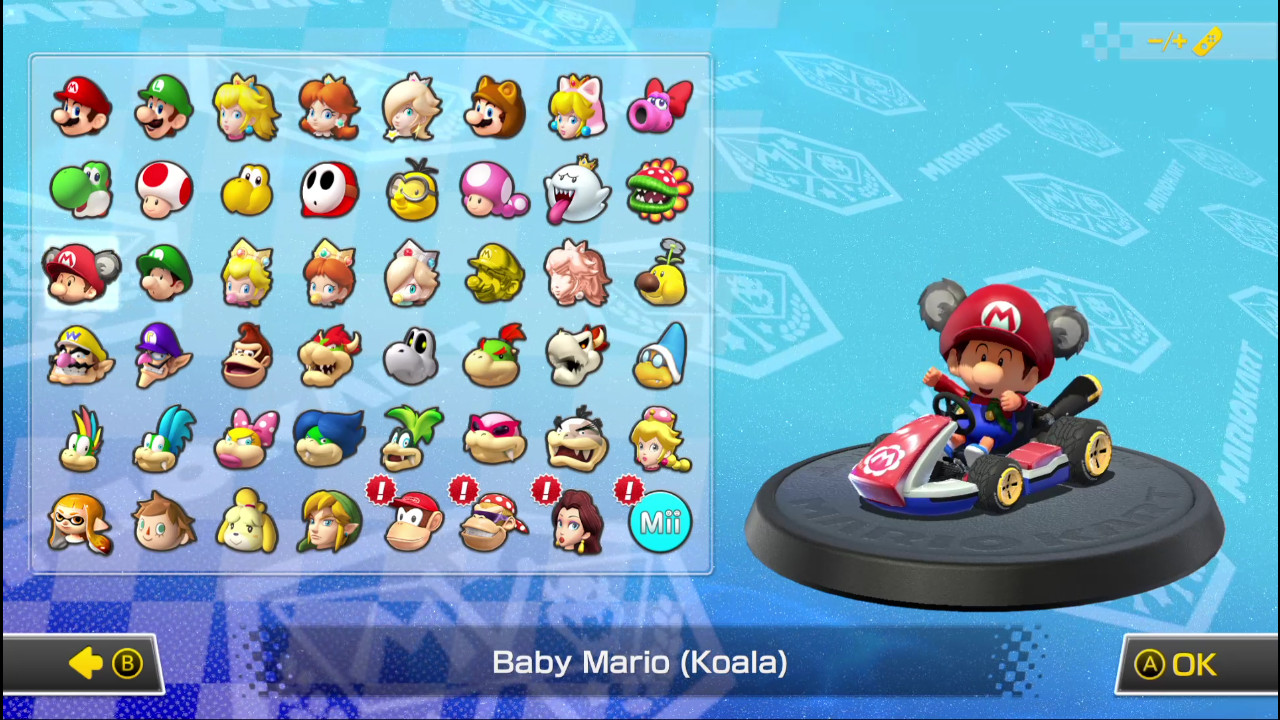Select Donkey Kong's portrait
Viewport: 1280px width, 720px height.
click(246, 356)
